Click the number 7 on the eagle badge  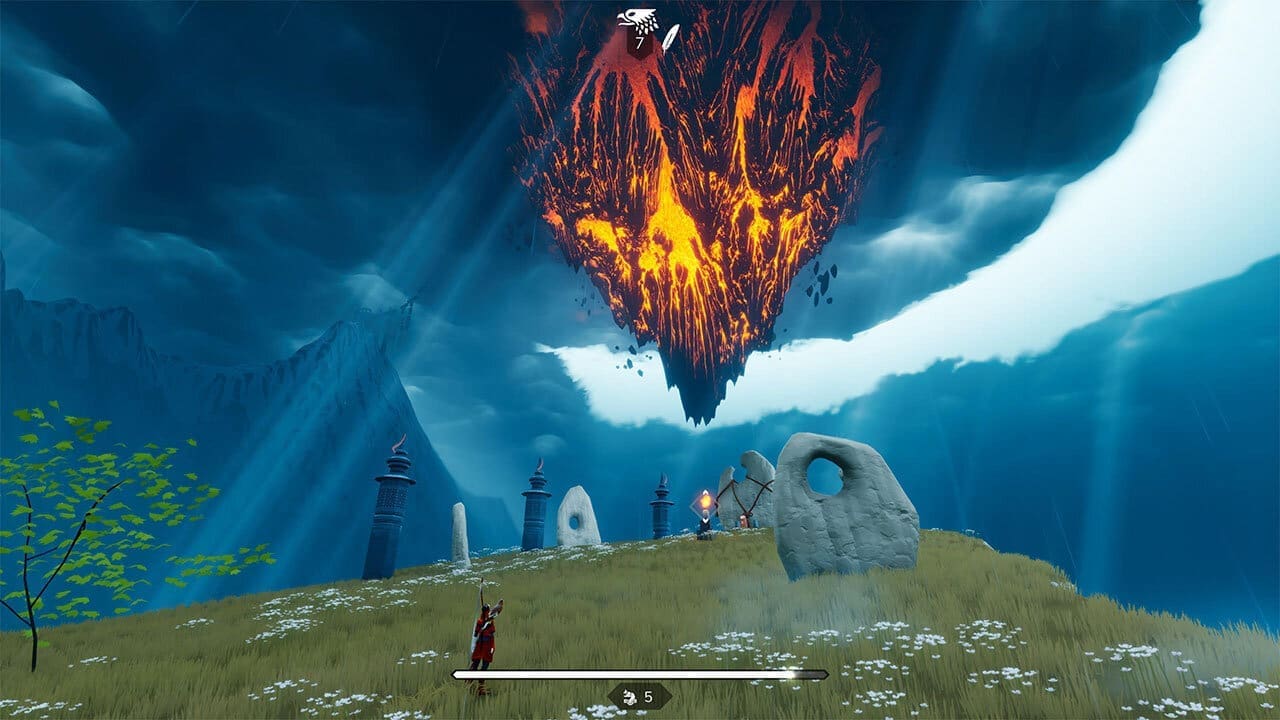point(638,40)
